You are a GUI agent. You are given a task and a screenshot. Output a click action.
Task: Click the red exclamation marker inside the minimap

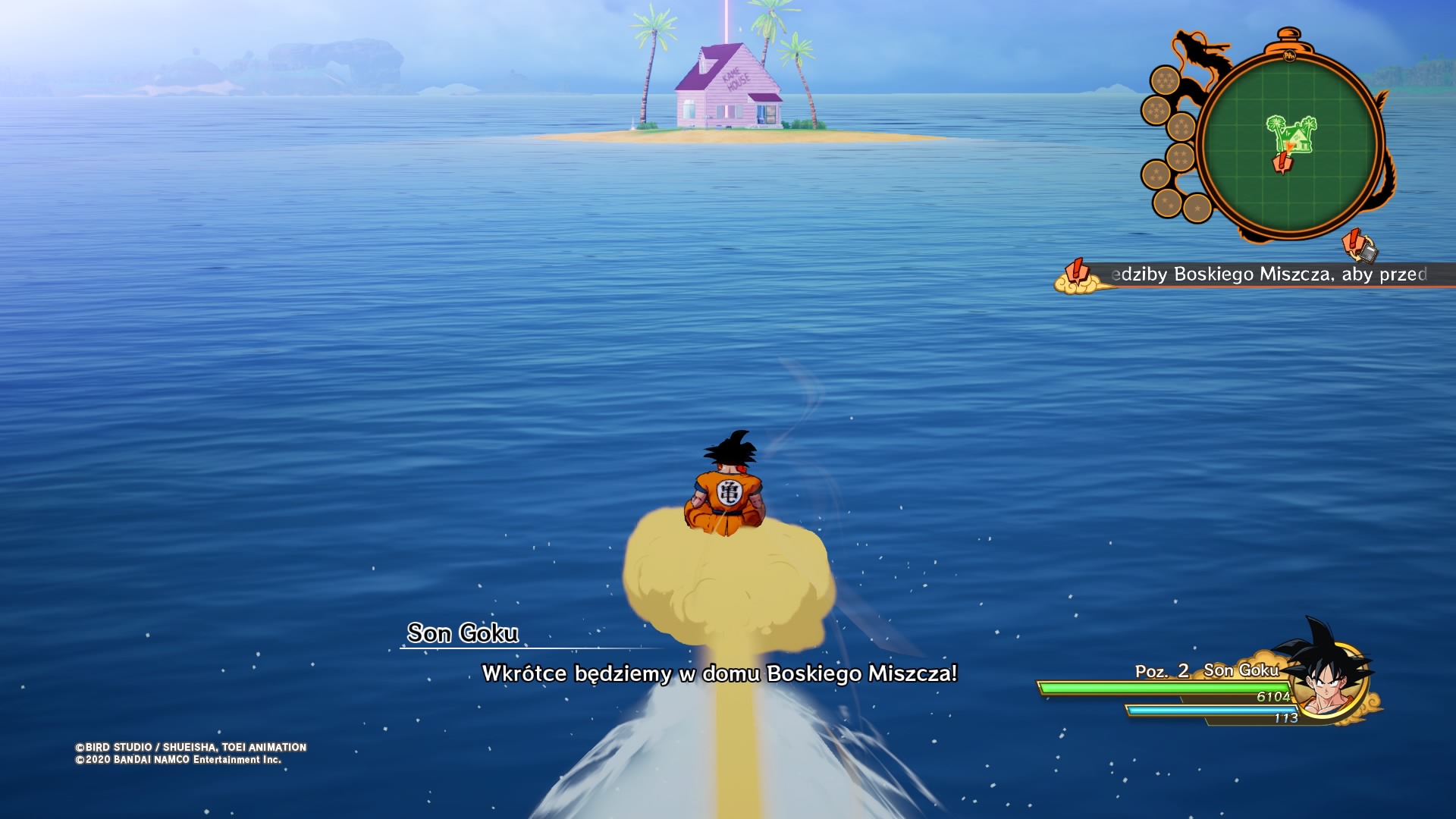pos(1282,162)
